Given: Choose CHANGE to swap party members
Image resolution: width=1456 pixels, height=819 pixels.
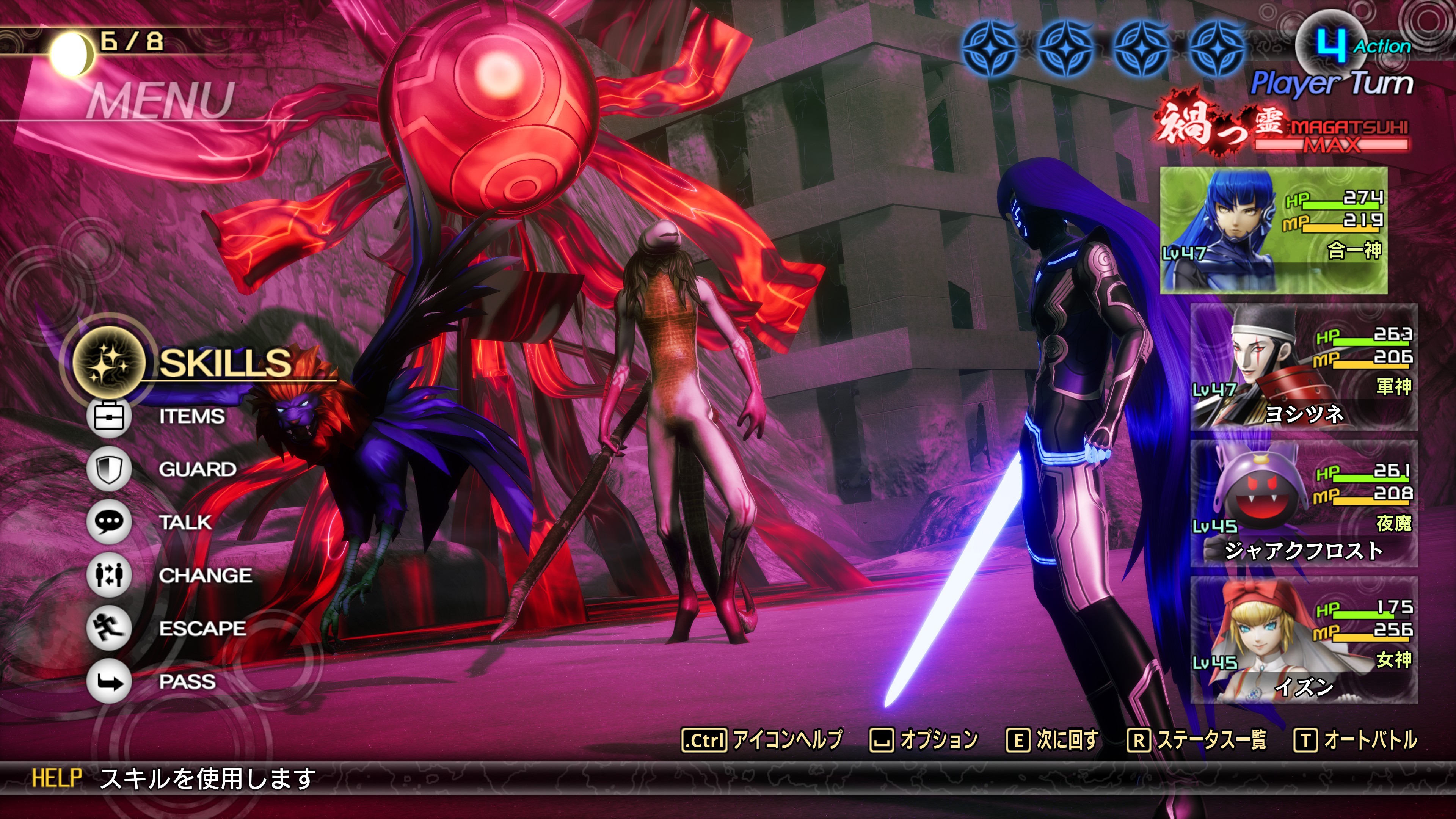Looking at the screenshot, I should (x=205, y=576).
